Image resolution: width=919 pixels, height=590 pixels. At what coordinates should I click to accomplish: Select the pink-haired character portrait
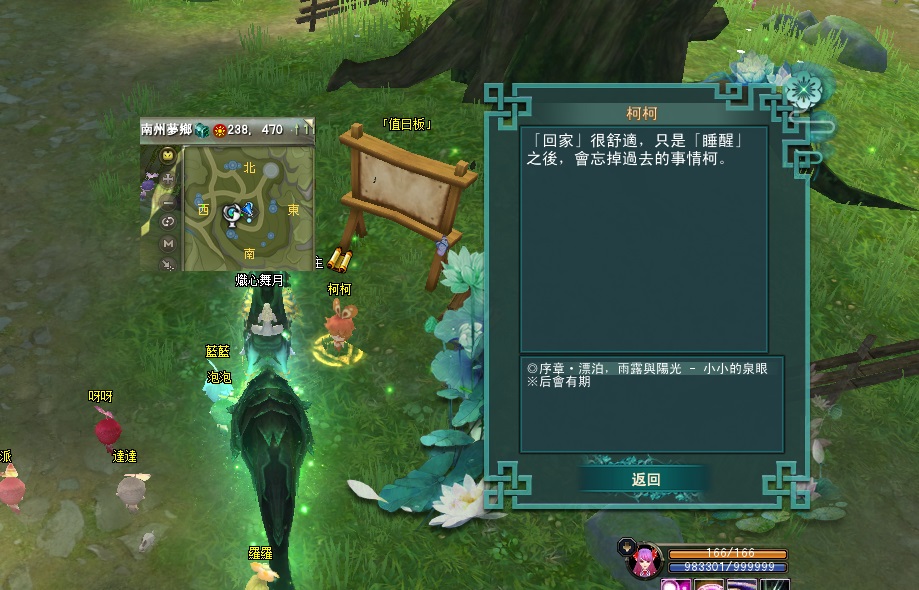coord(643,563)
